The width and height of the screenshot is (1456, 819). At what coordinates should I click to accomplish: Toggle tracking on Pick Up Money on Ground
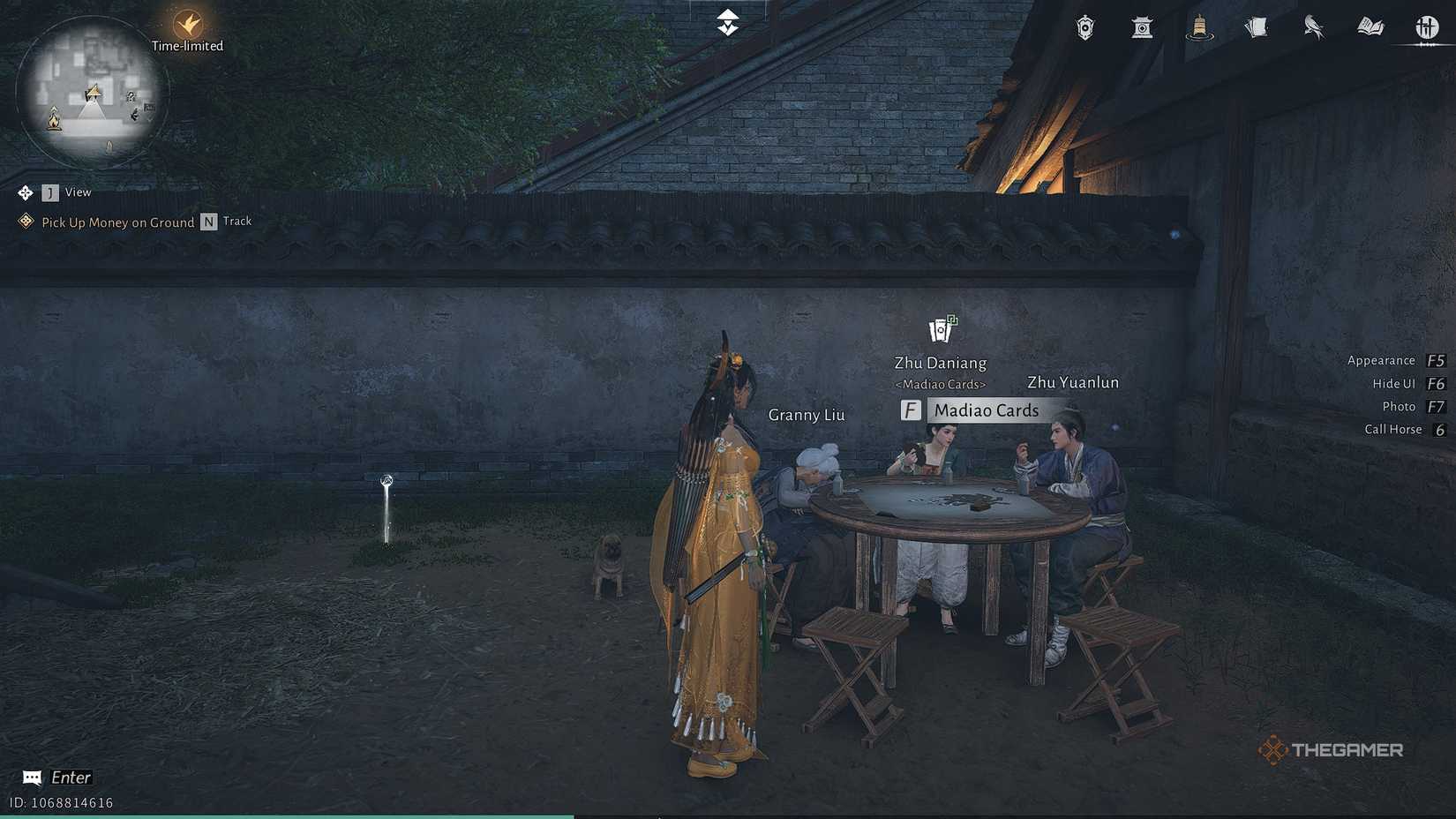coord(208,221)
